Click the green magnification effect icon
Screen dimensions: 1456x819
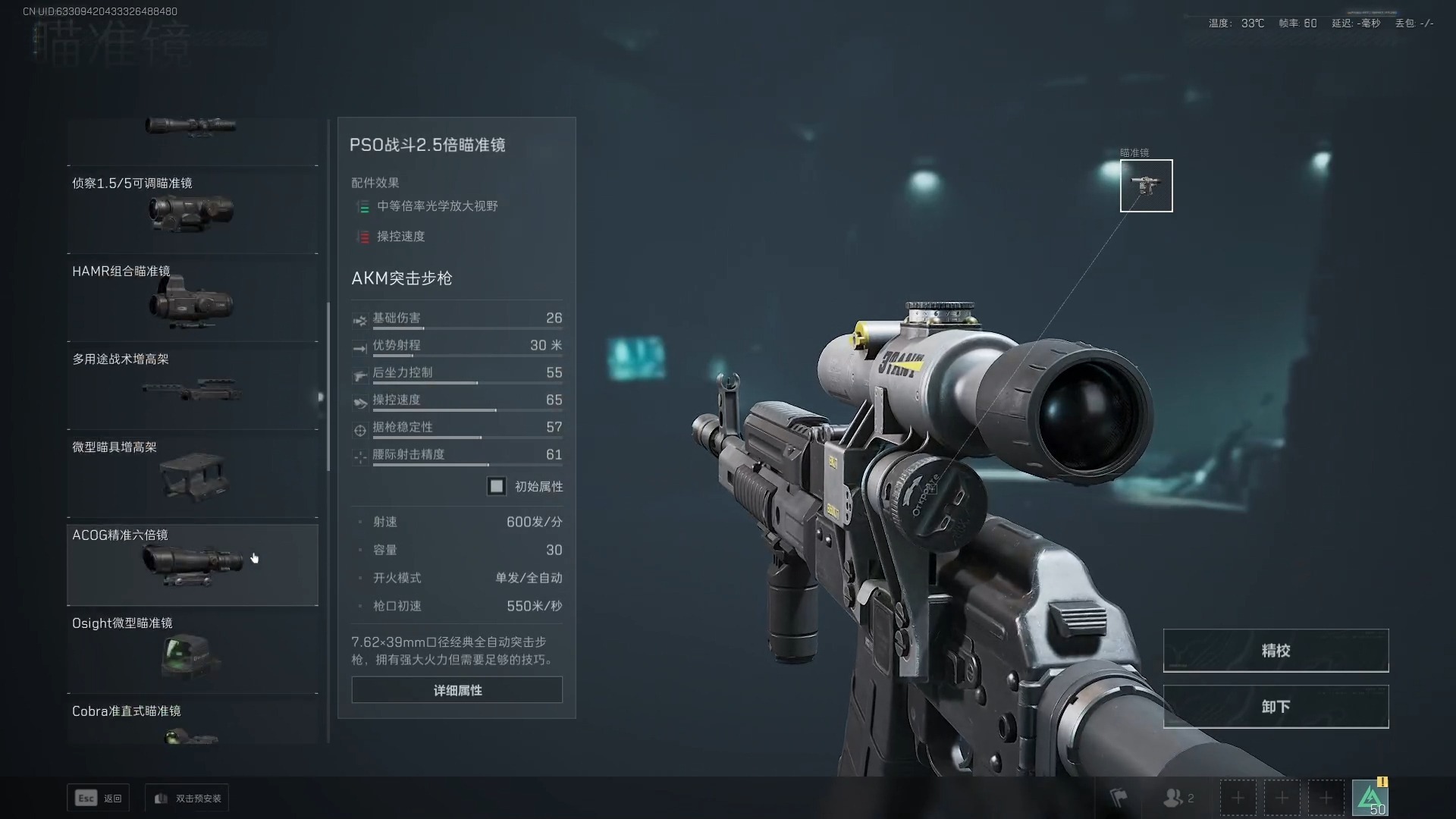(x=363, y=206)
